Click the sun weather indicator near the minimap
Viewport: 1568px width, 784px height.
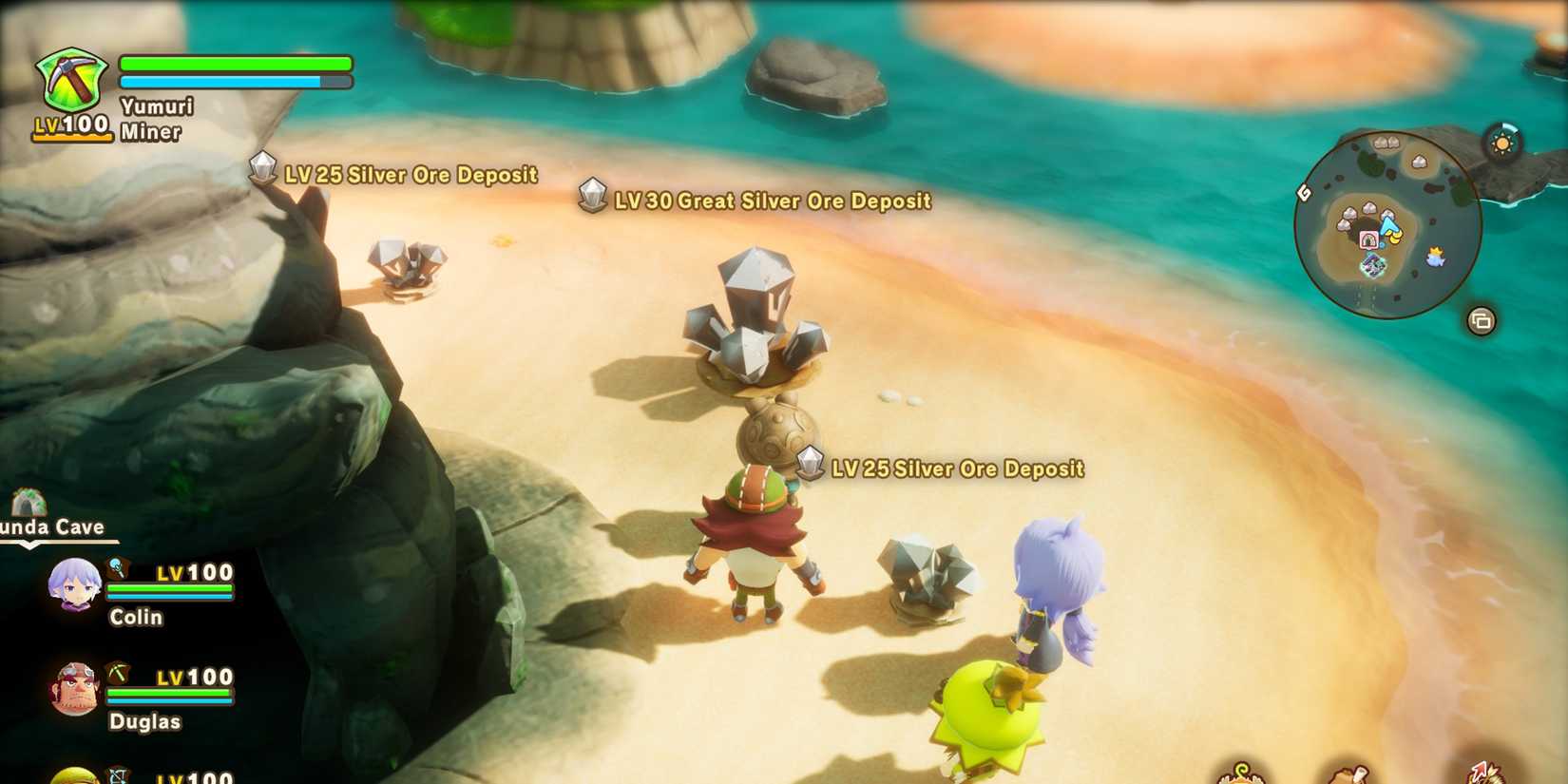point(1502,143)
